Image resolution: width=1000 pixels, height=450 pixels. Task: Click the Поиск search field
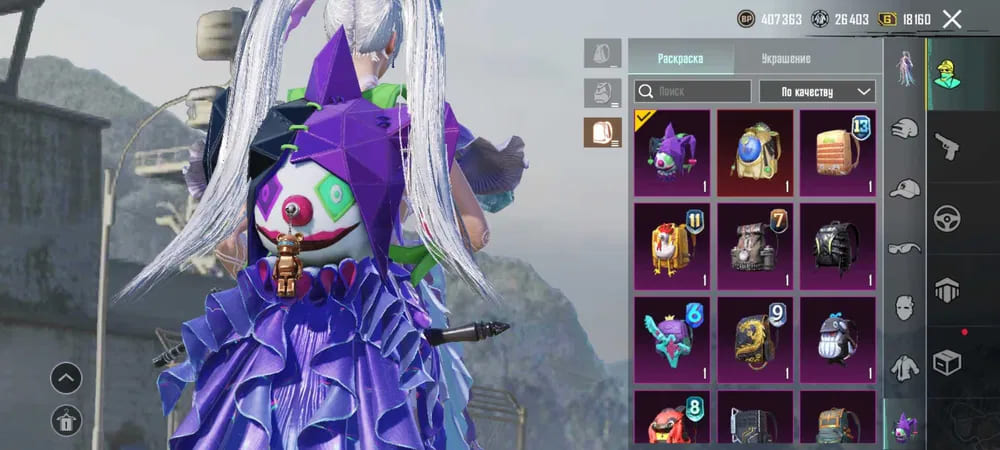pos(692,92)
